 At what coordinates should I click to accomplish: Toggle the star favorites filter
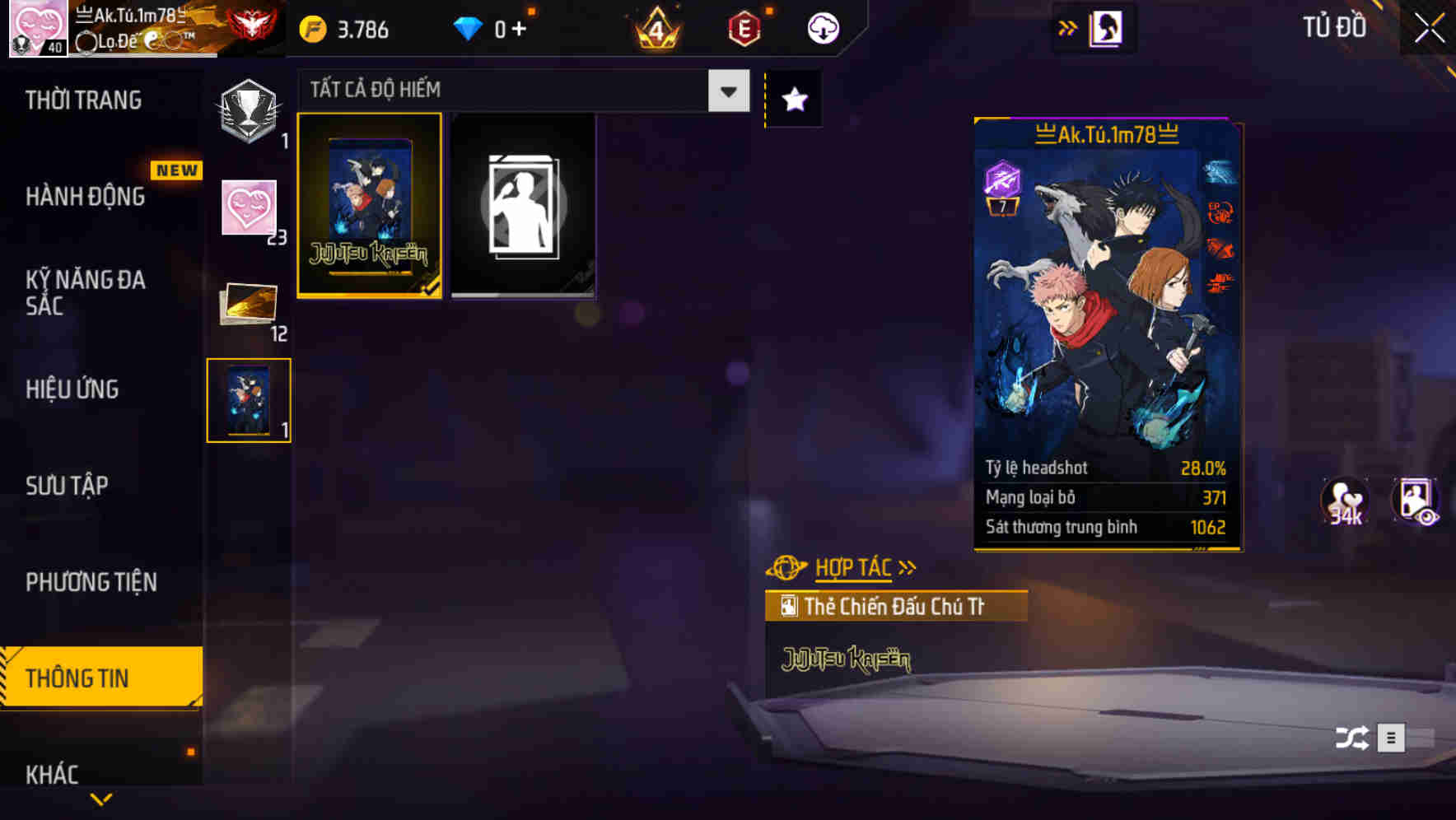tap(793, 99)
